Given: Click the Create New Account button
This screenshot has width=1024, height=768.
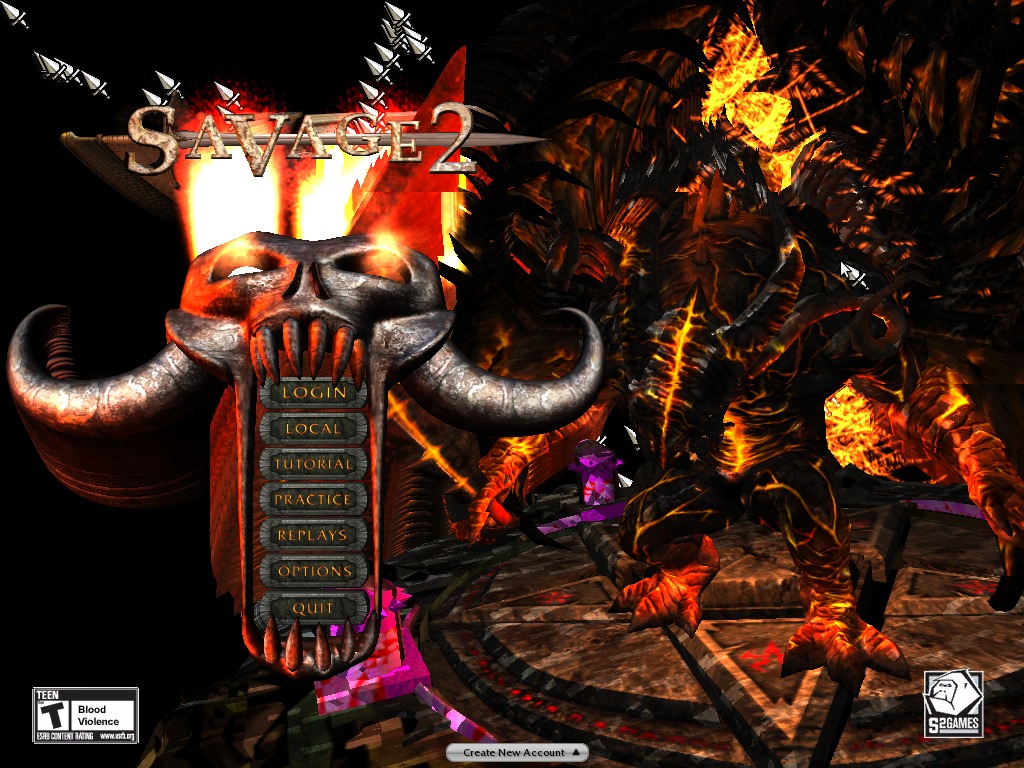Looking at the screenshot, I should point(516,752).
